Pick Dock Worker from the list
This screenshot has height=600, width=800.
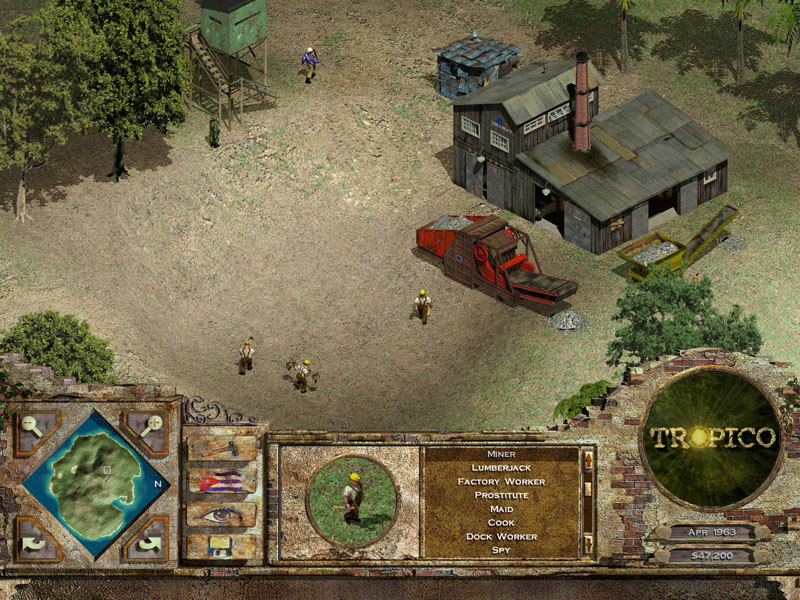pyautogui.click(x=501, y=536)
